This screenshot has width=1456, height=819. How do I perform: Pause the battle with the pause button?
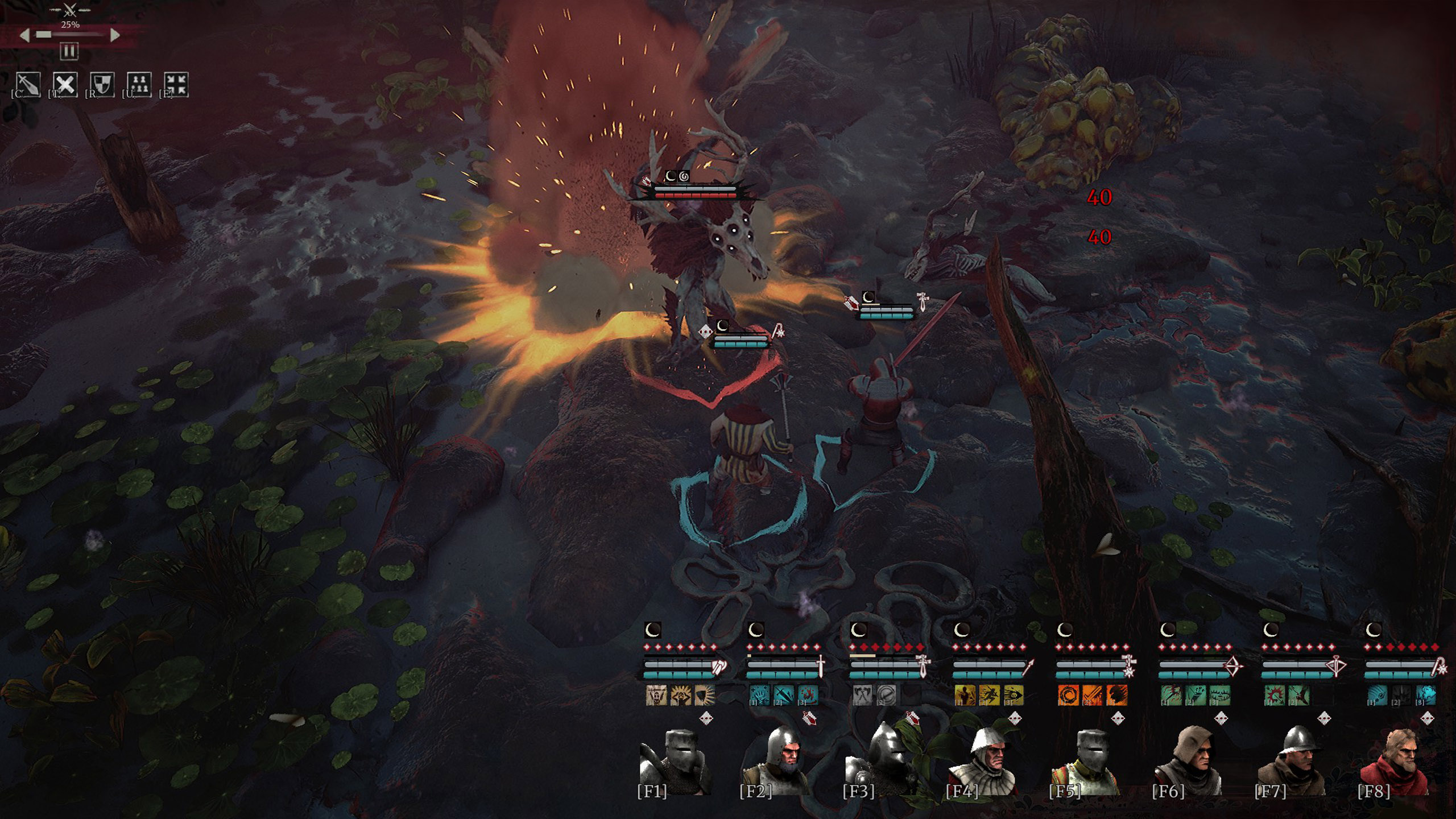pos(69,52)
